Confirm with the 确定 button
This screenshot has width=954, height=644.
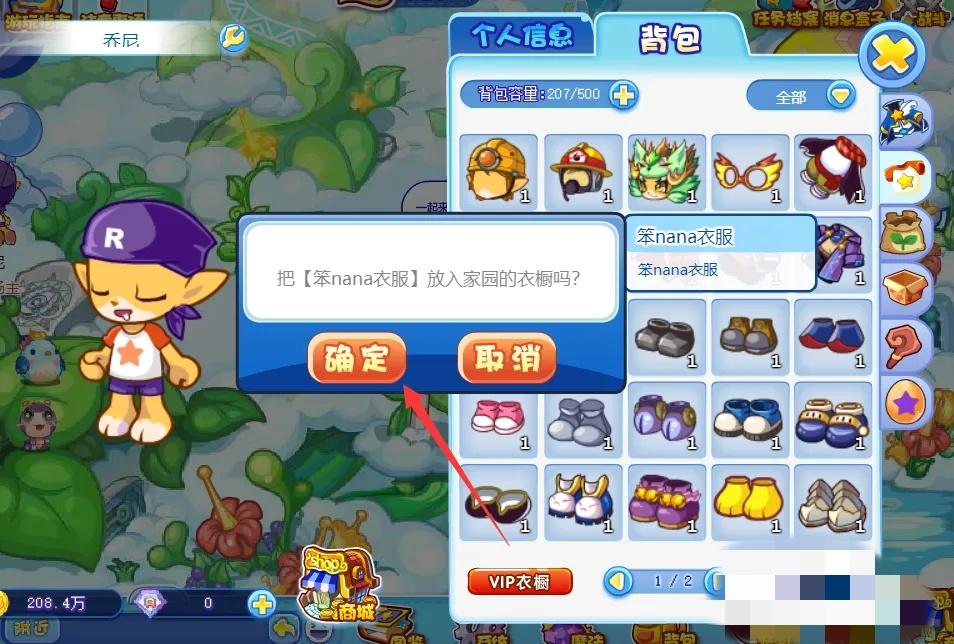pyautogui.click(x=357, y=358)
